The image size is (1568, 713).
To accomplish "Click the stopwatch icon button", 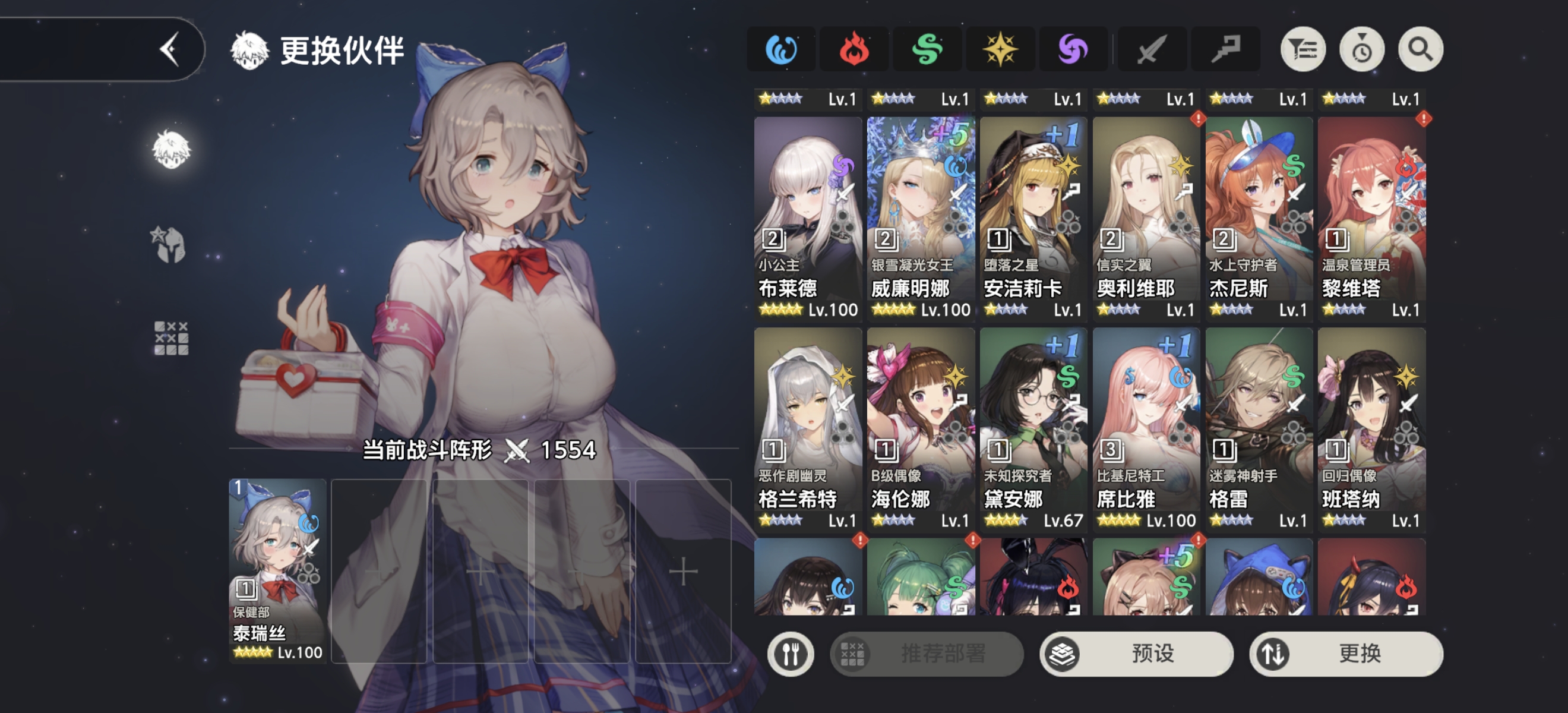I will pyautogui.click(x=1362, y=49).
